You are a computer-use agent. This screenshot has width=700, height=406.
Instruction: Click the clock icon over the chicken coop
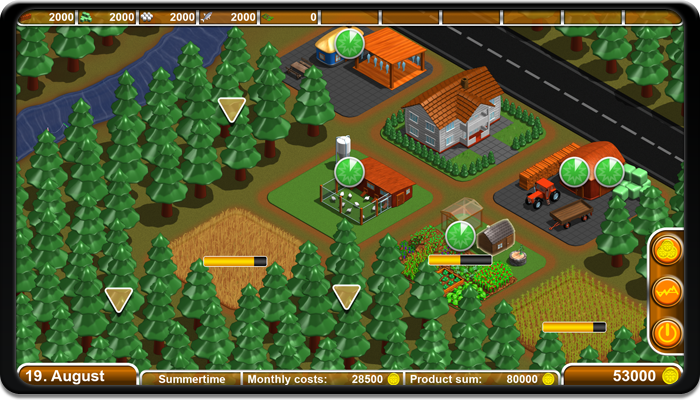349,172
